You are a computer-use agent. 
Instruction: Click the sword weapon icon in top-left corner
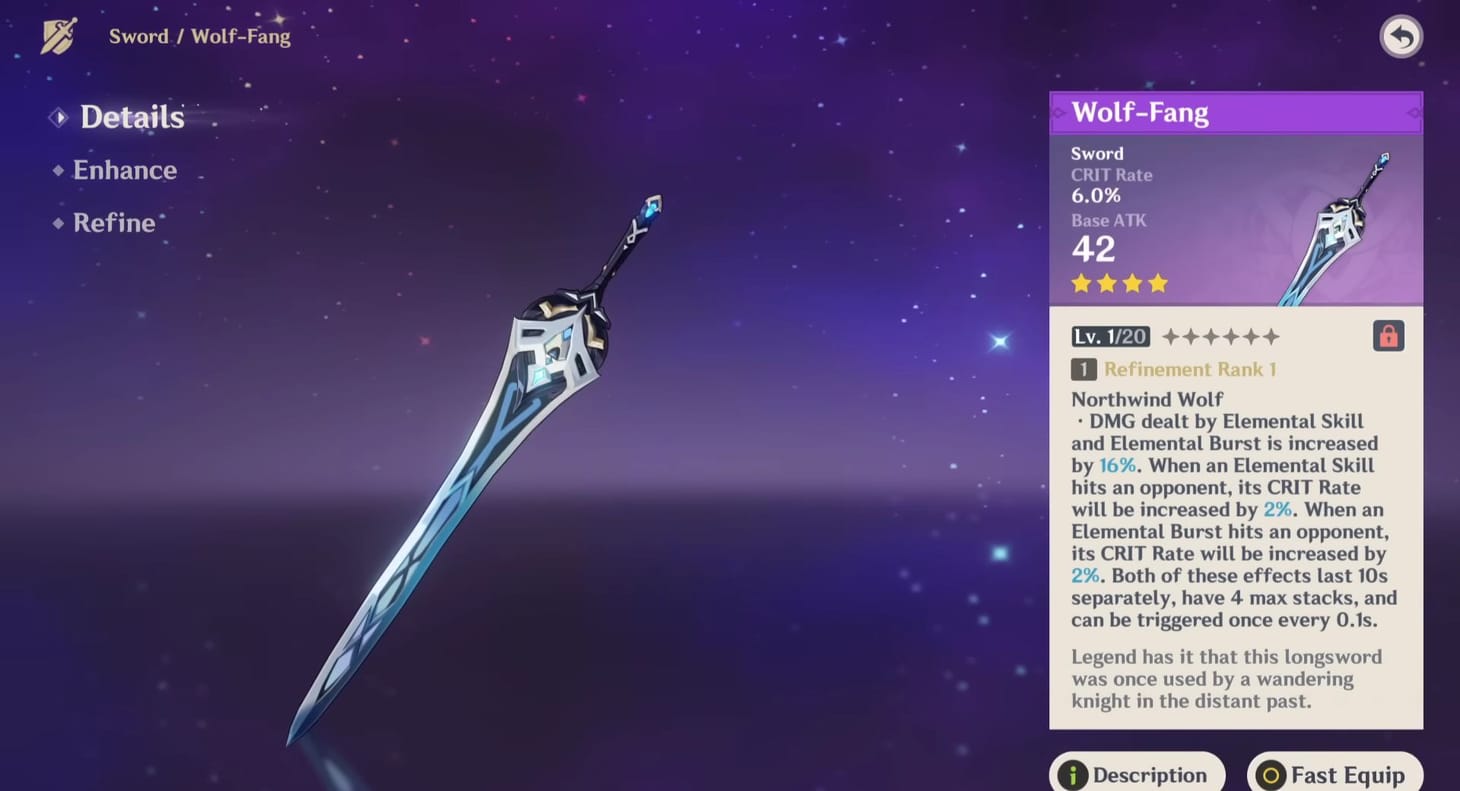(58, 36)
